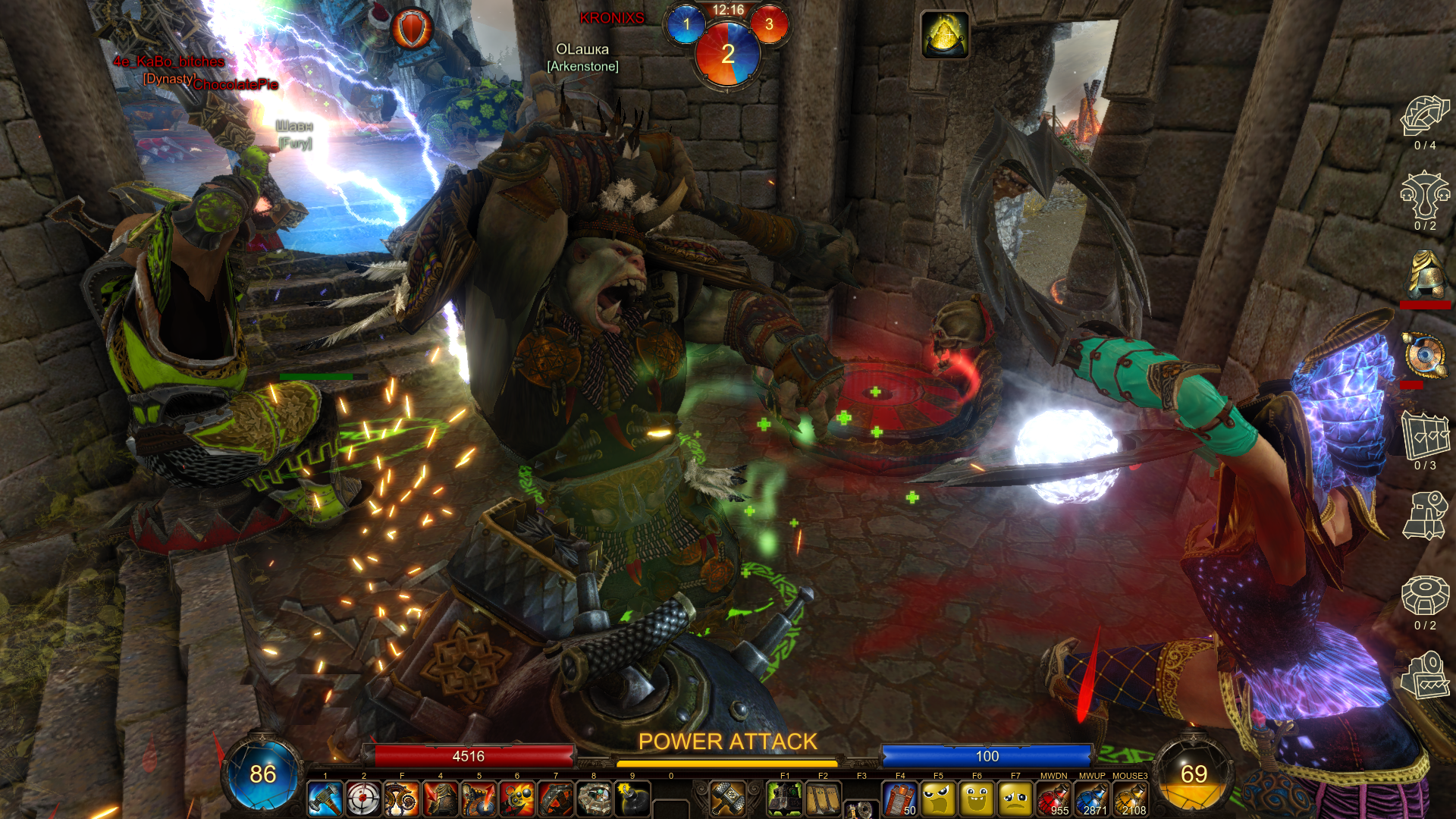Use the red scroll item with 50

900,799
